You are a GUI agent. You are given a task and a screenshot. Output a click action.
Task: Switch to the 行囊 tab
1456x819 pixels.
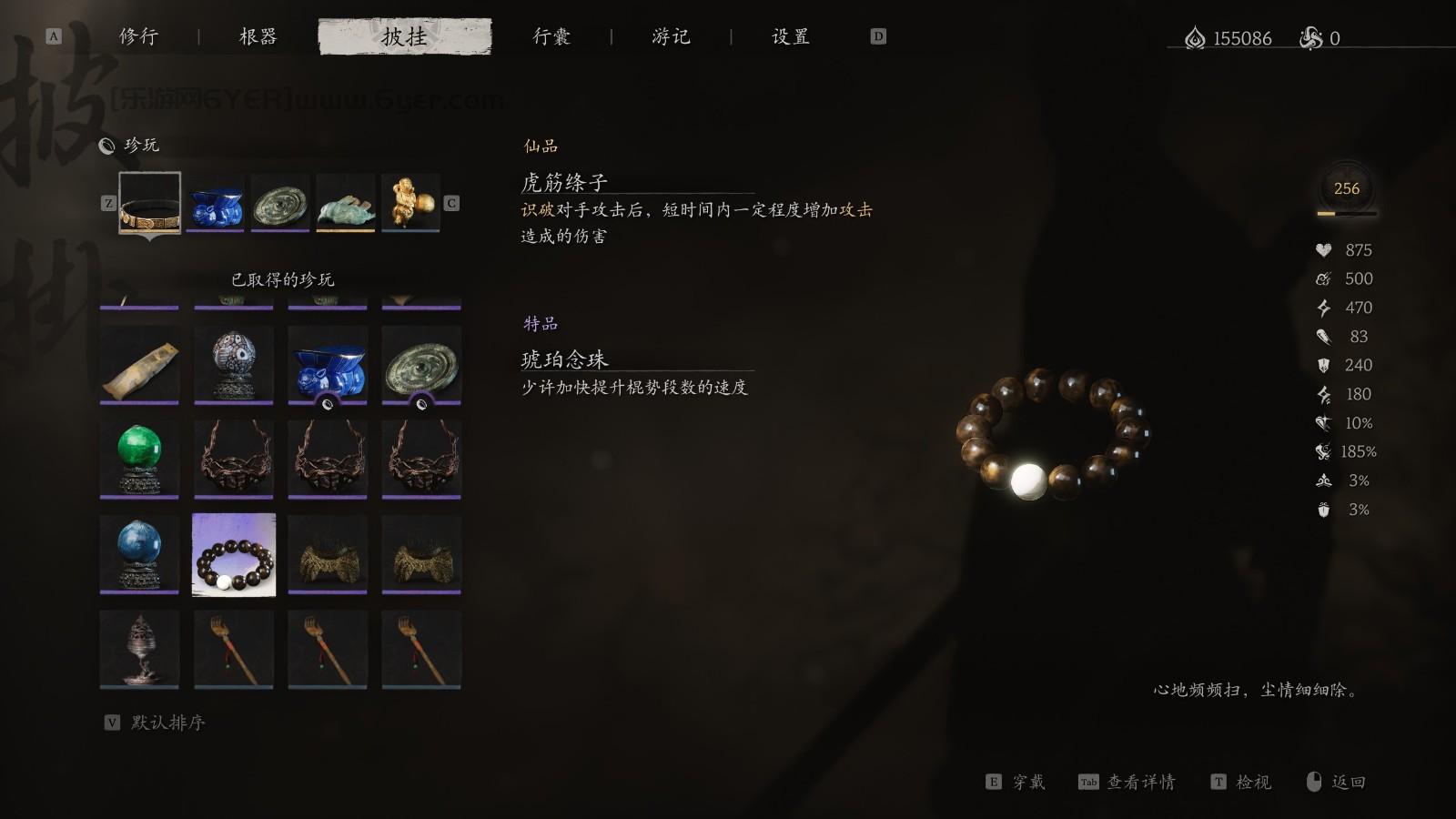point(552,36)
